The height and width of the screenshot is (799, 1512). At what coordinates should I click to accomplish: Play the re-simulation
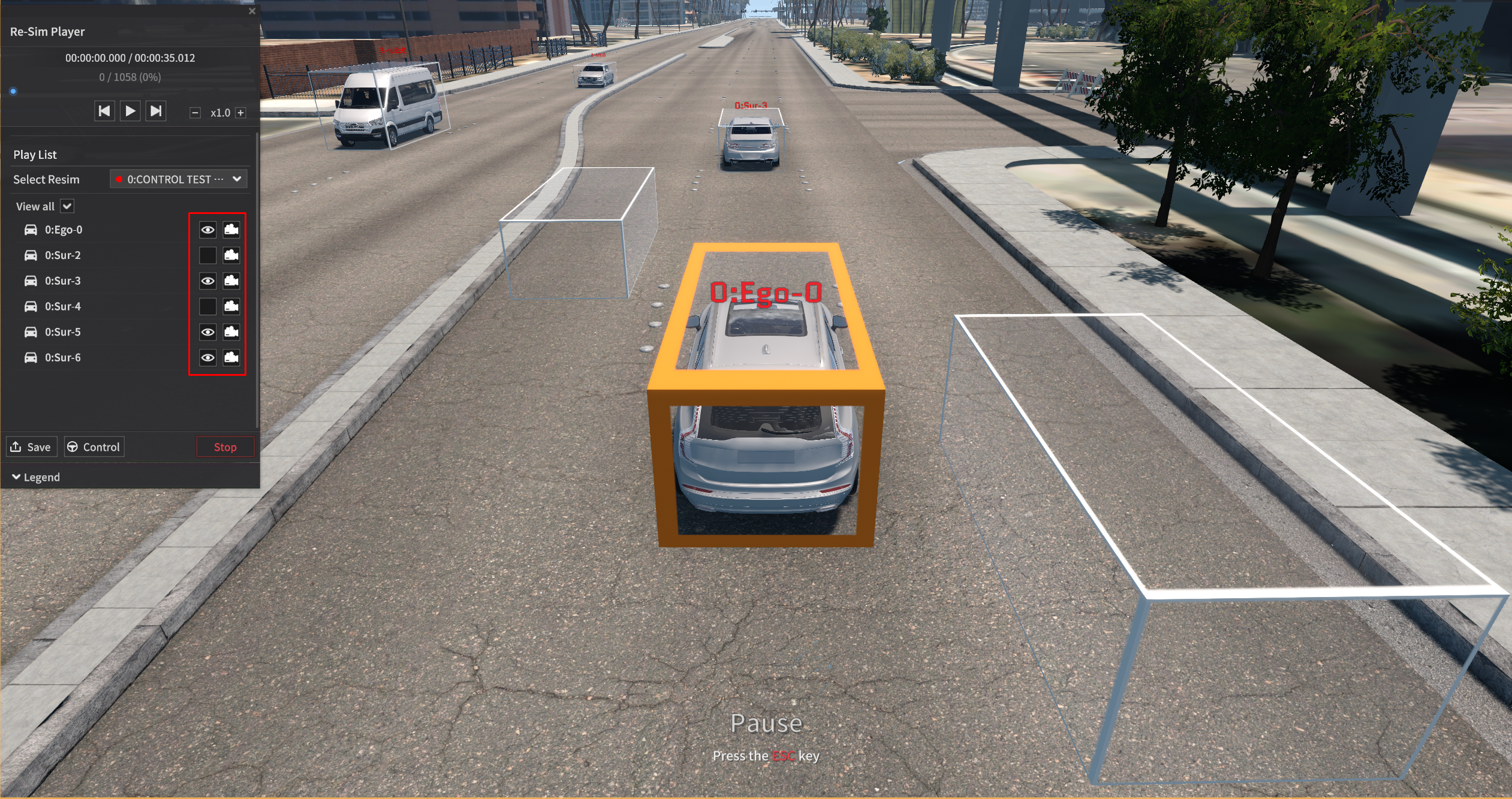[130, 111]
